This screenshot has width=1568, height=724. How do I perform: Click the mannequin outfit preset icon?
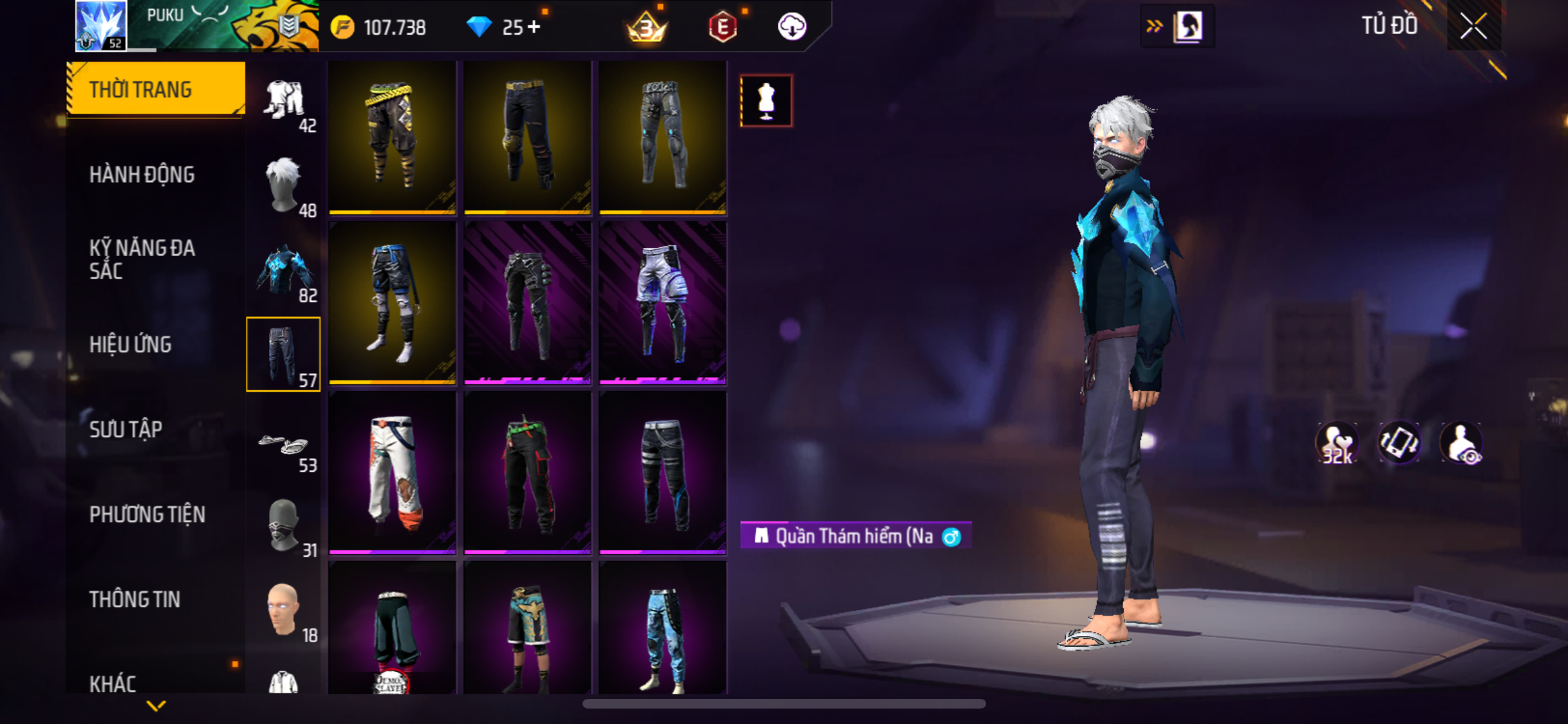coord(766,100)
